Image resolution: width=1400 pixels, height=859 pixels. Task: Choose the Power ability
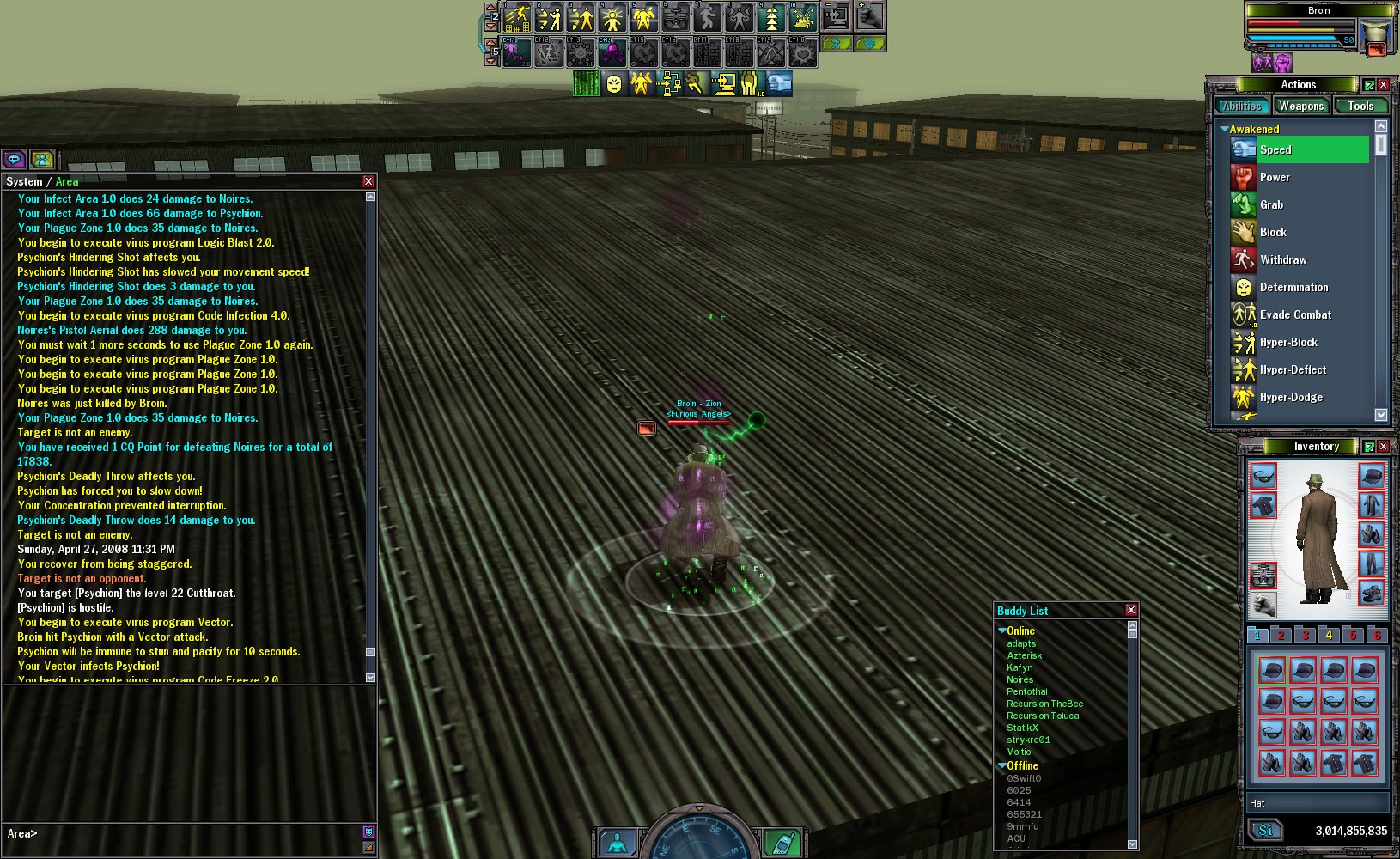tap(1275, 177)
